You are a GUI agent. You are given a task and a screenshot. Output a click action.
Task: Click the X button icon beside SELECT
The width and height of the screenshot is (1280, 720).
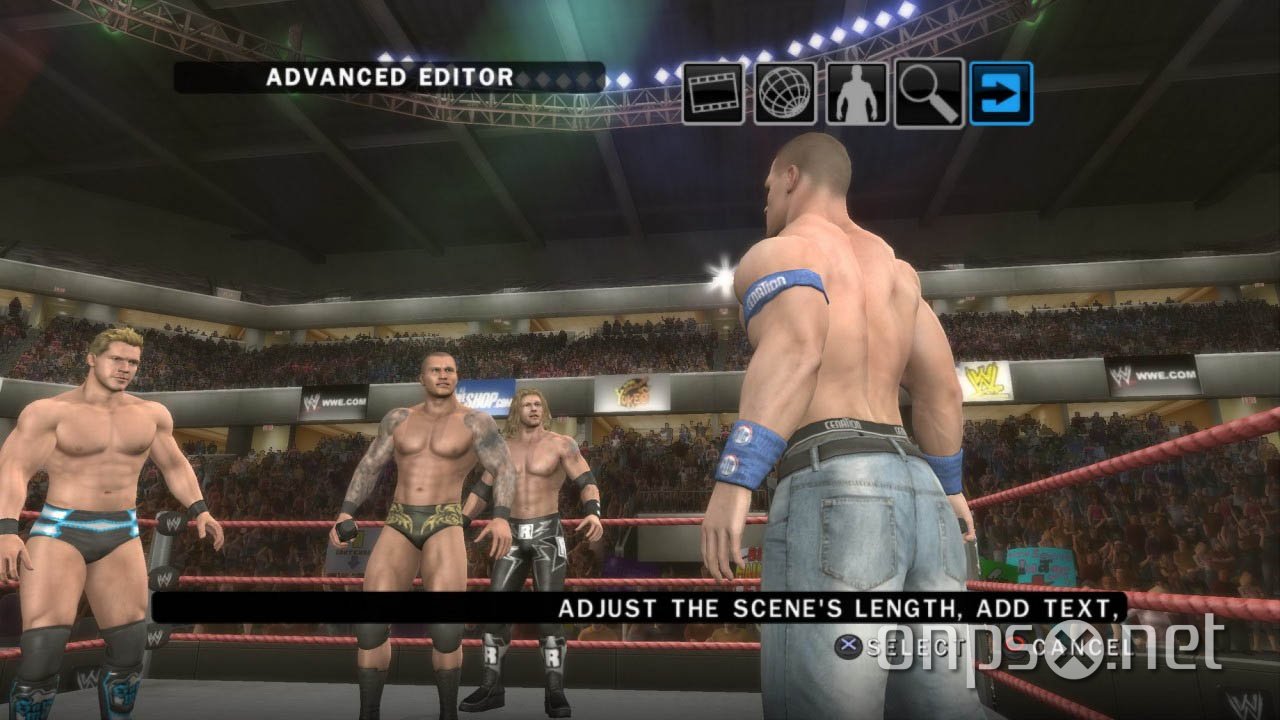click(848, 644)
